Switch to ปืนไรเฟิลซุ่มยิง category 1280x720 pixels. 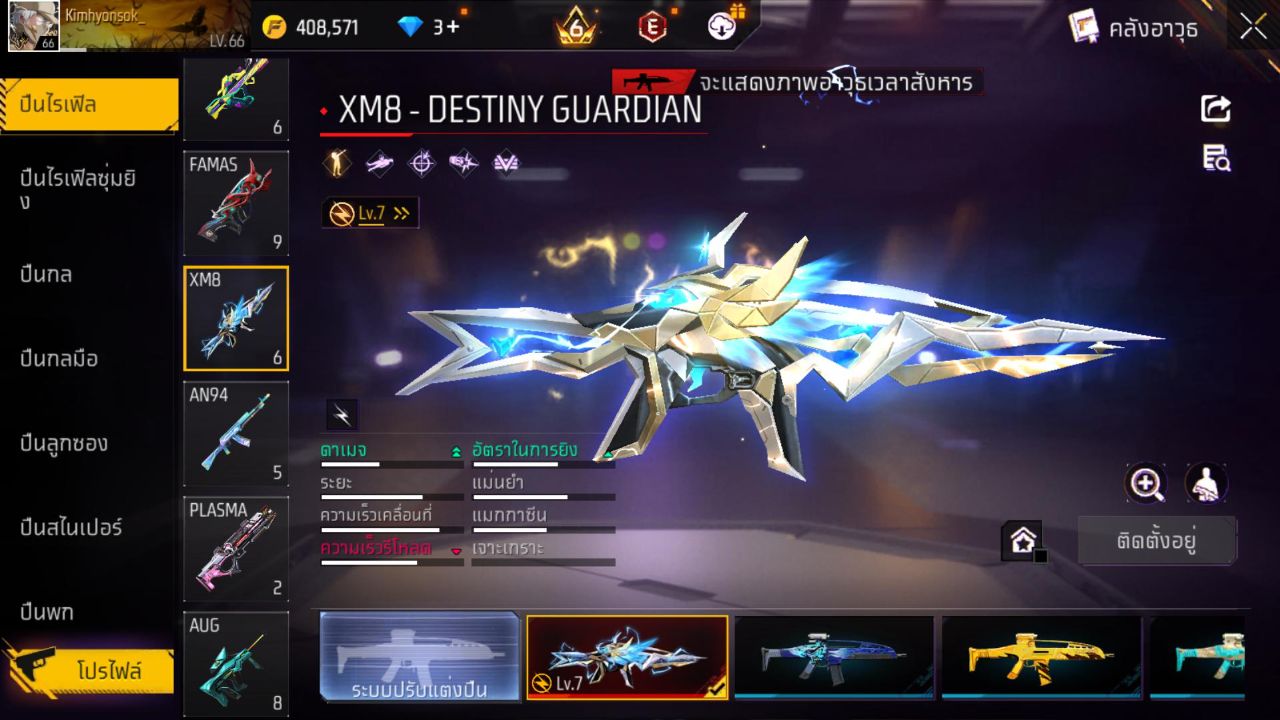pyautogui.click(x=78, y=189)
